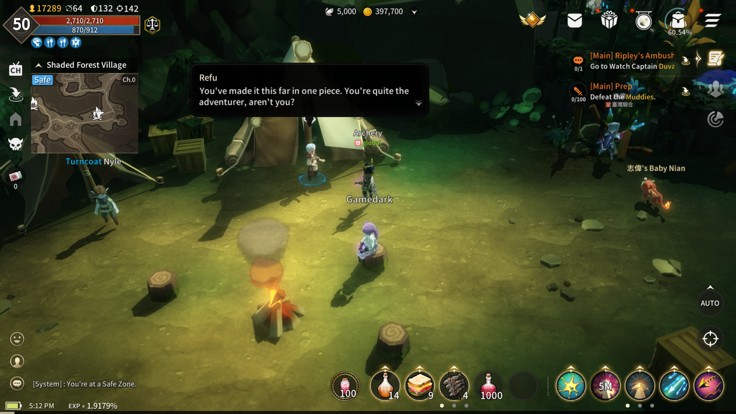This screenshot has width=736, height=414.
Task: Open the backpack inventory
Action: 678,20
